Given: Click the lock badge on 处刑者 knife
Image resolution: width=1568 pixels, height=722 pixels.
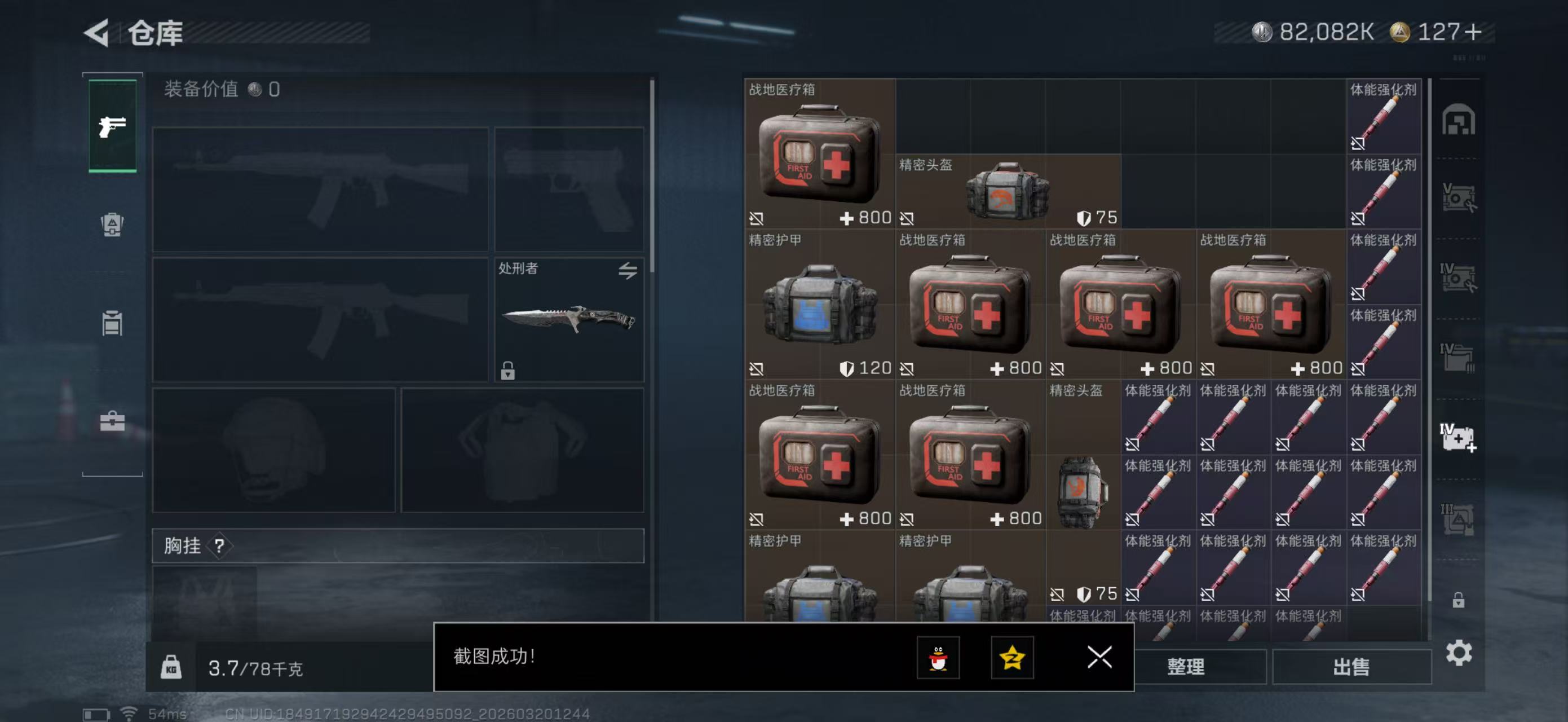Looking at the screenshot, I should click(509, 370).
